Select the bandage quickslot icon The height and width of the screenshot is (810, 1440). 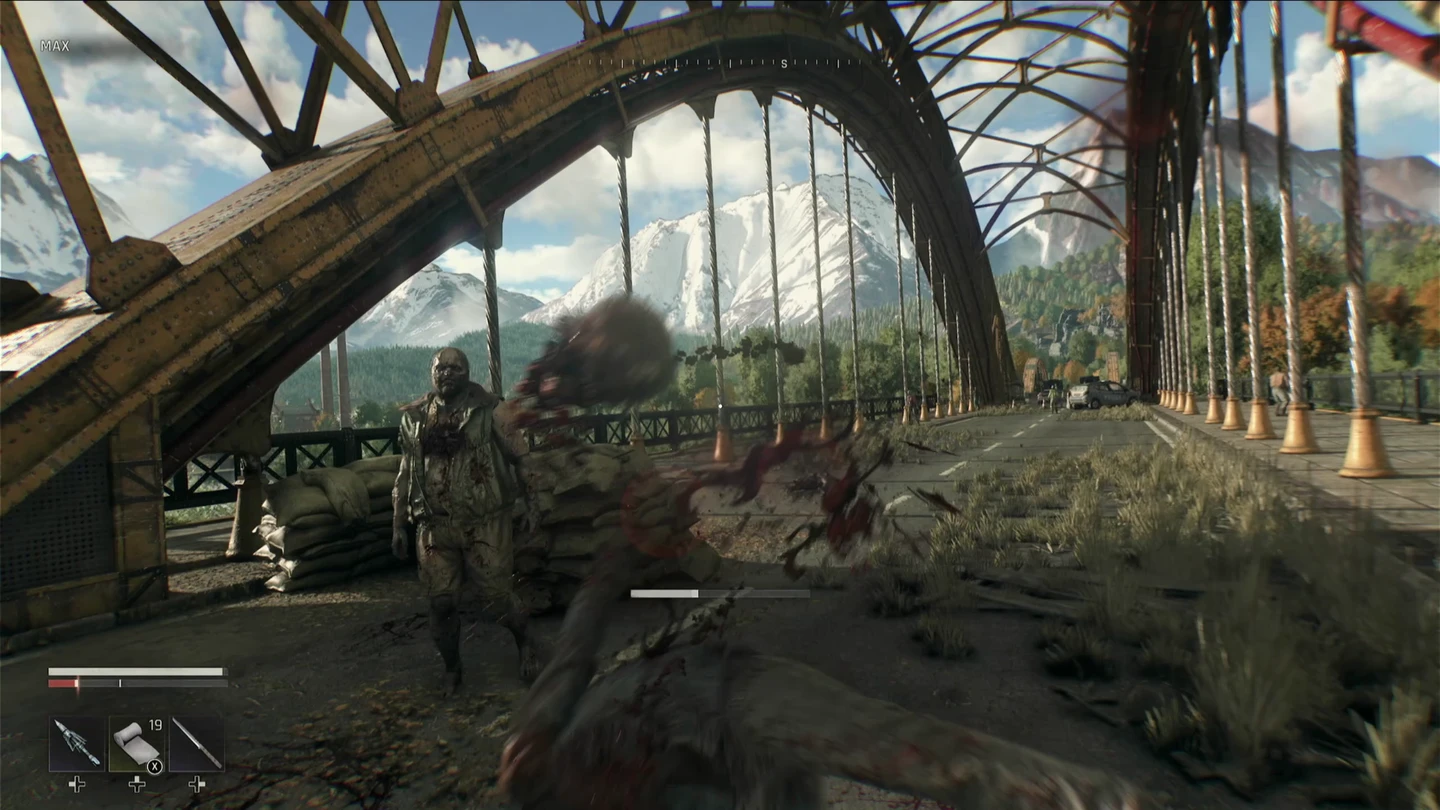[x=136, y=743]
